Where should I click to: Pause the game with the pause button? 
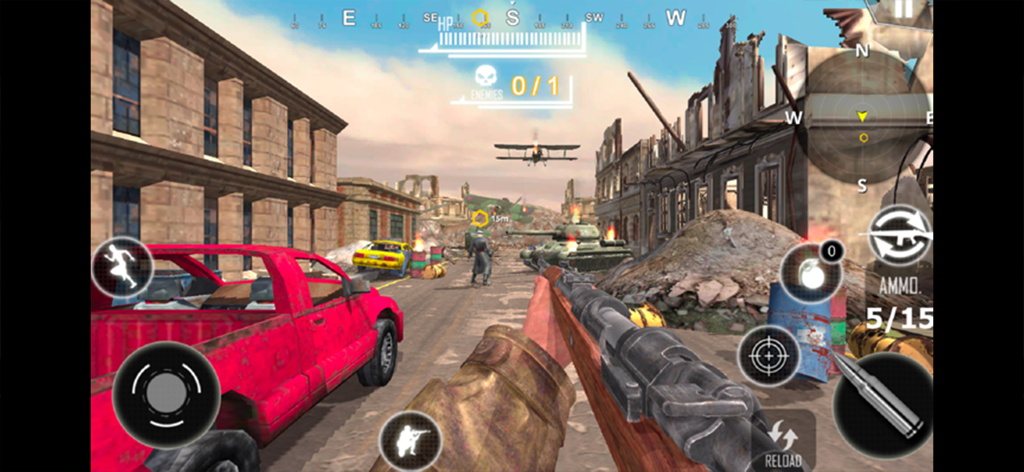click(x=904, y=10)
